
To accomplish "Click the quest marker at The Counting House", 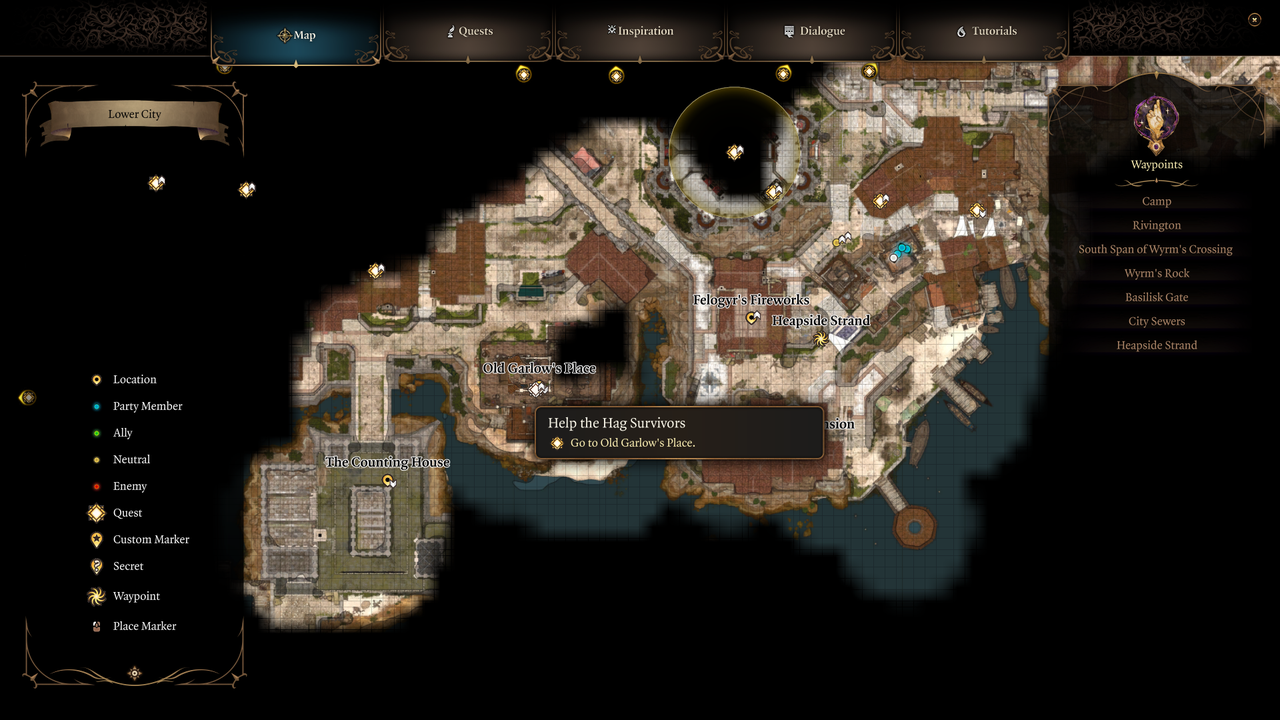I will coord(388,481).
